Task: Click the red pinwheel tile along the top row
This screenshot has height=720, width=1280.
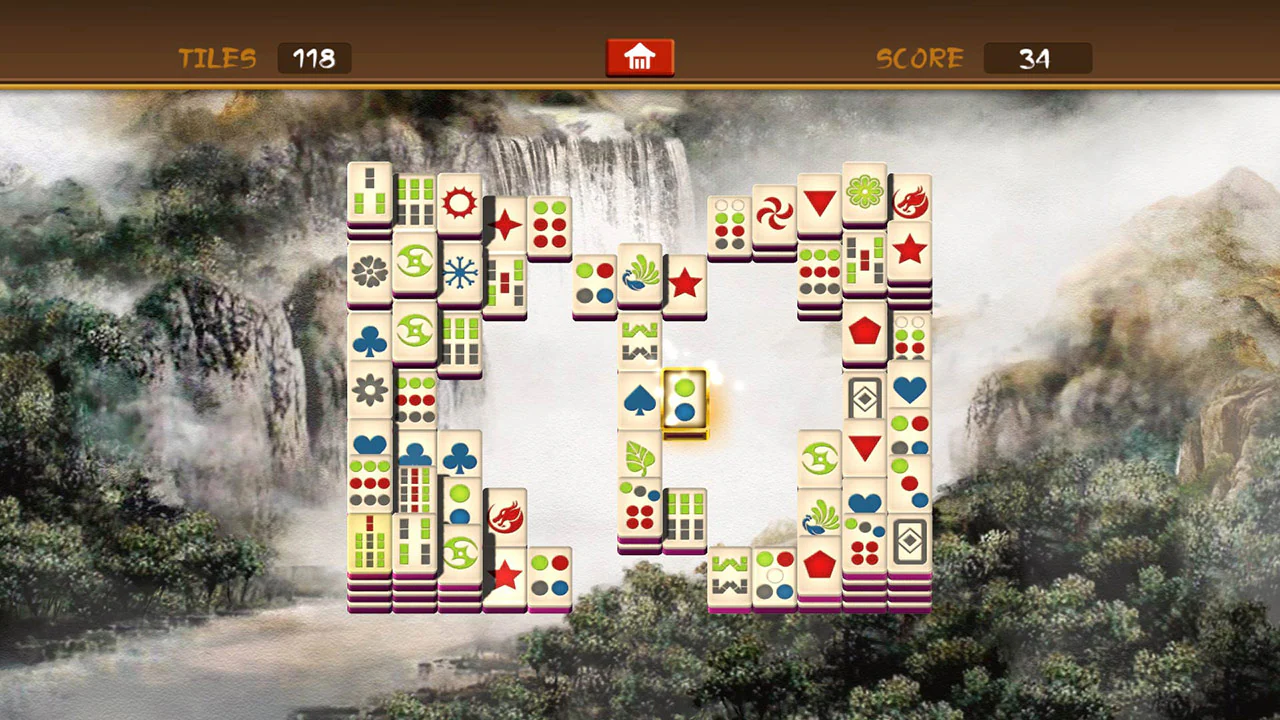Action: pos(776,210)
